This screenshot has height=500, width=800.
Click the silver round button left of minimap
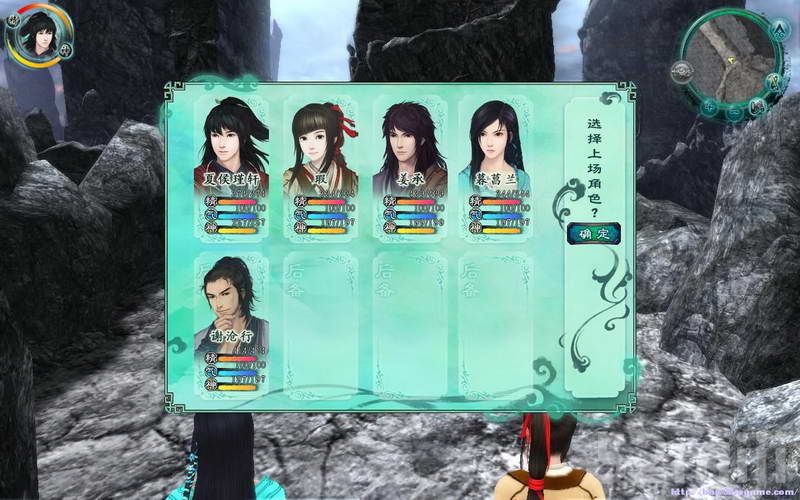682,70
